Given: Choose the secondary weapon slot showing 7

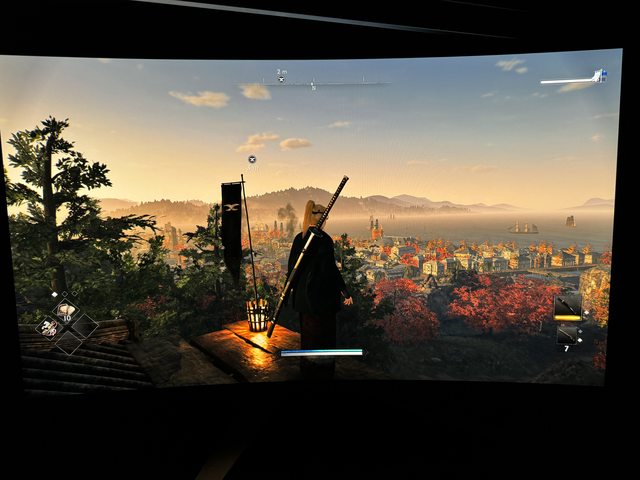Looking at the screenshot, I should pyautogui.click(x=567, y=335).
